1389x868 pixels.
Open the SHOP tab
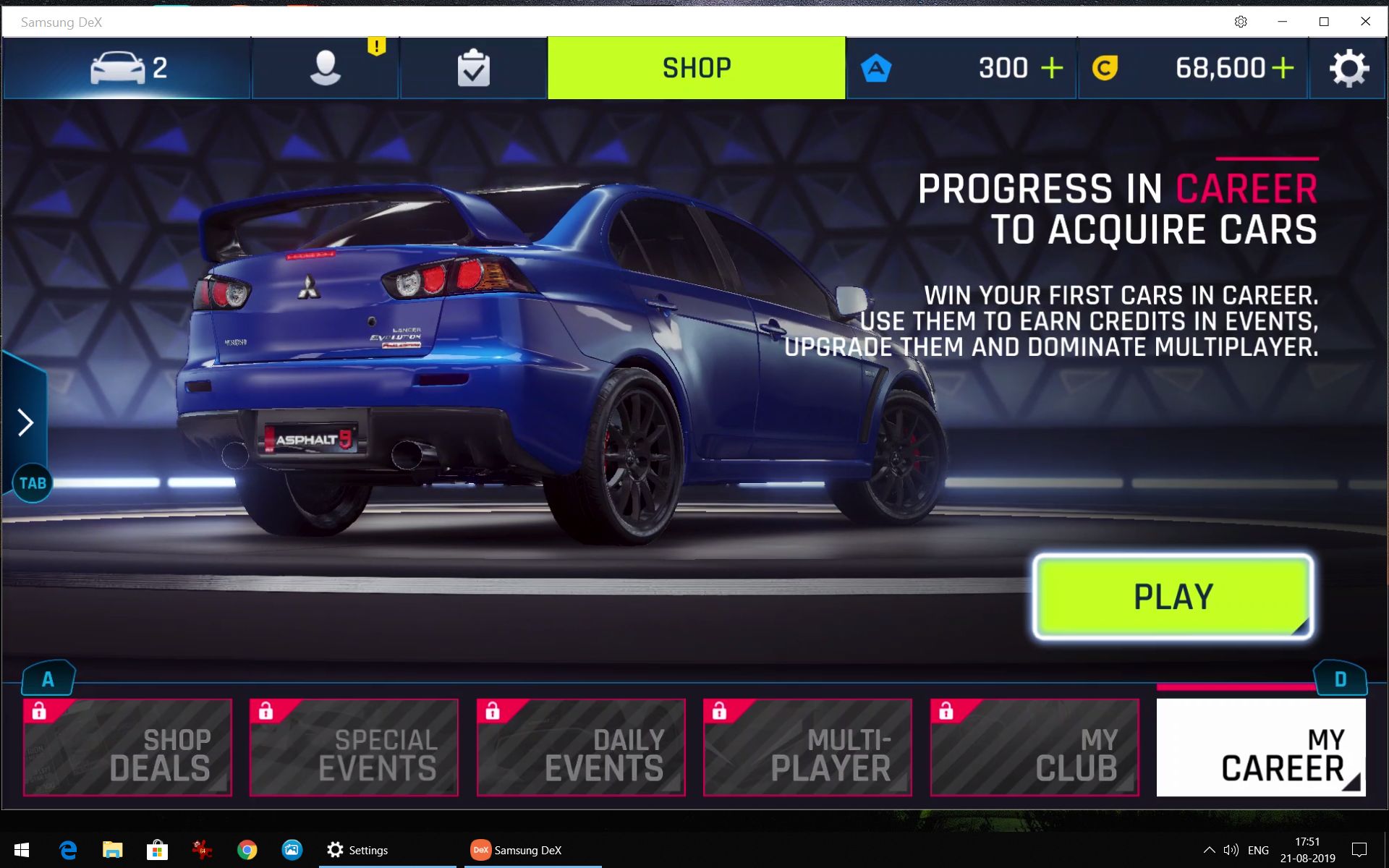(696, 68)
